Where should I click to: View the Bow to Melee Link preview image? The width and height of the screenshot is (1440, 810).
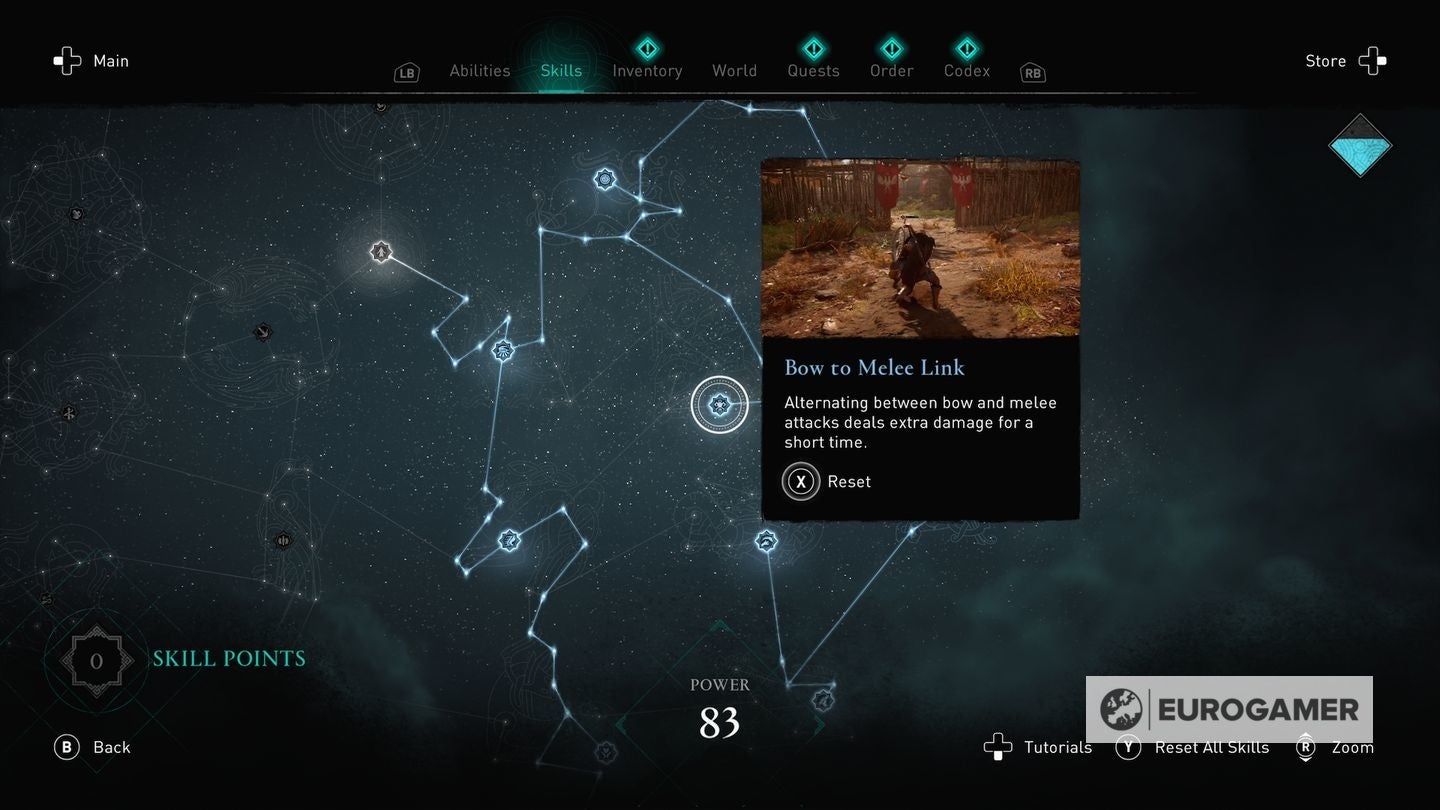[x=920, y=249]
